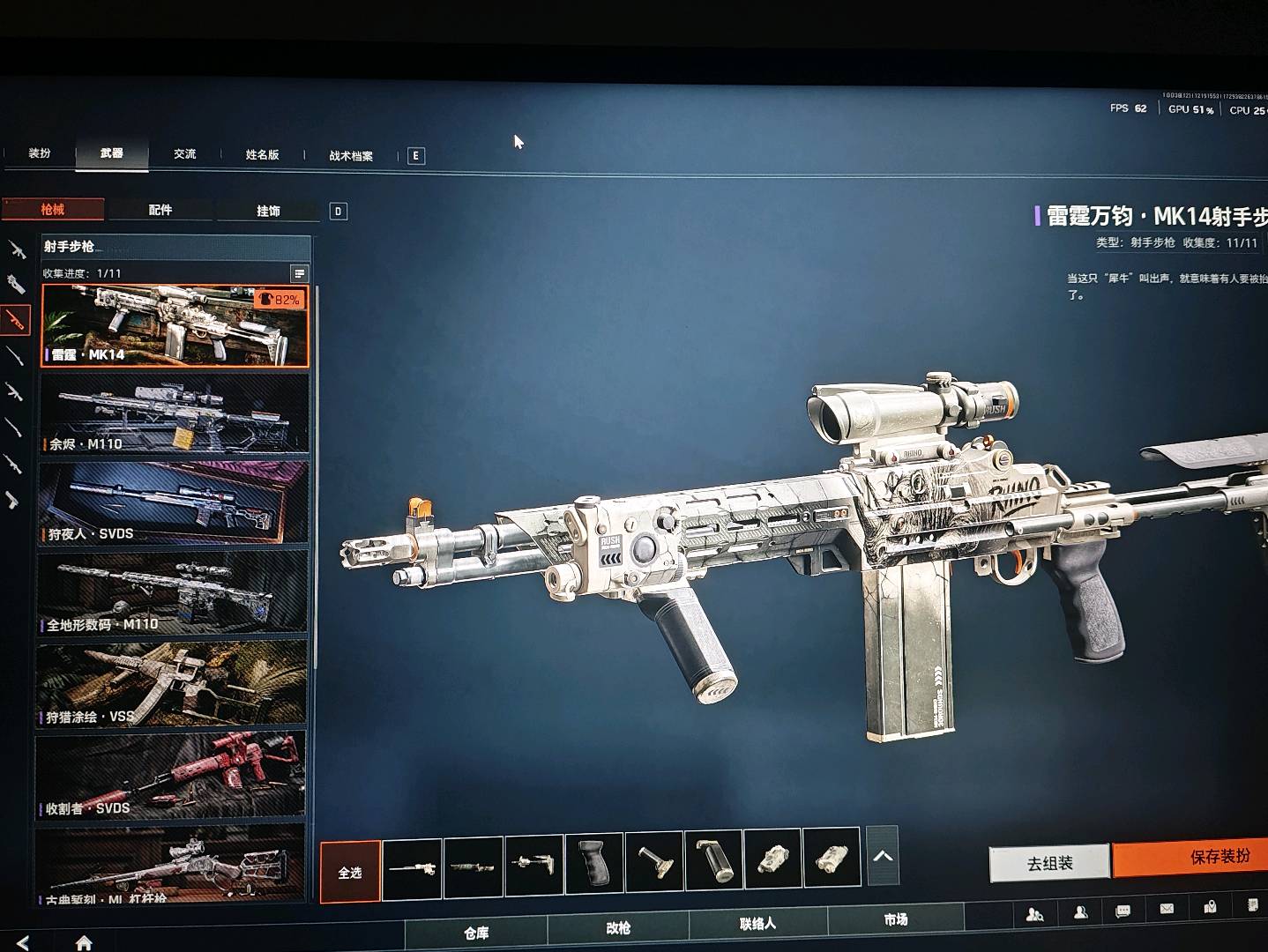Go to weapon assembly with 去组装
Image resolution: width=1268 pixels, height=952 pixels.
click(x=1049, y=864)
